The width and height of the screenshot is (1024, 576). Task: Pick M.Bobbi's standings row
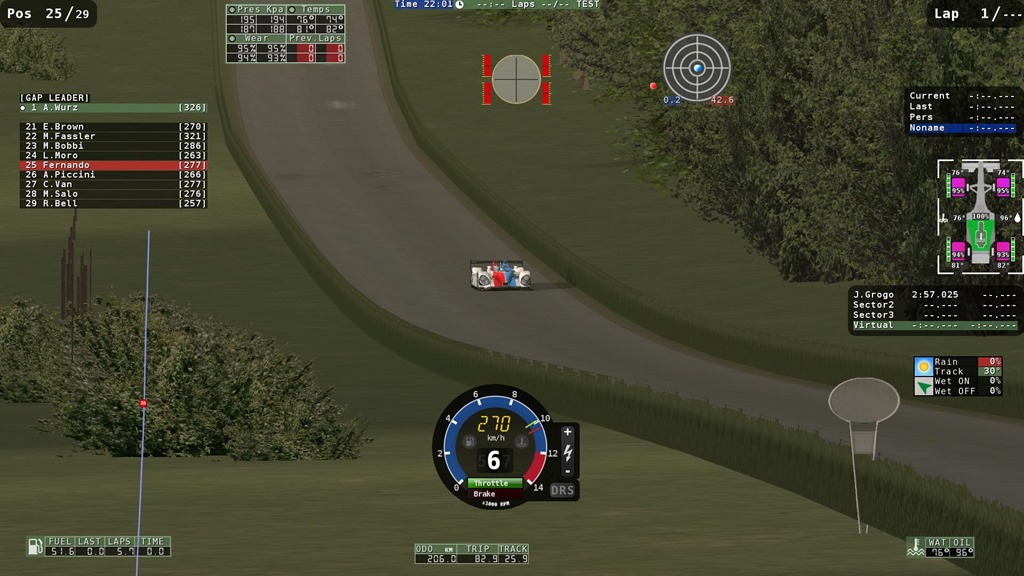coord(113,146)
